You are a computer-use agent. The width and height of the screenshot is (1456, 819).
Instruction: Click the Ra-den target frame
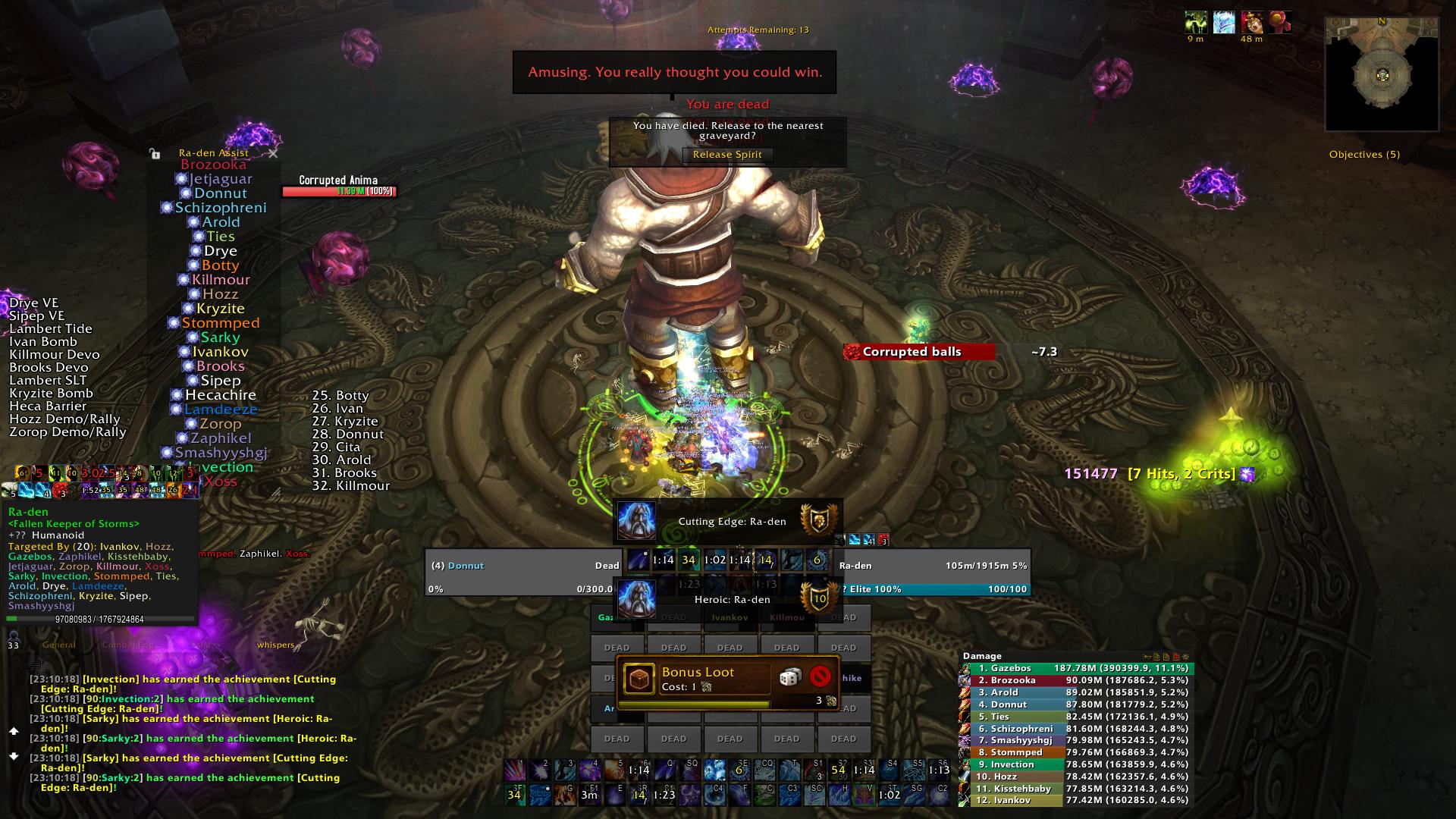(x=933, y=577)
